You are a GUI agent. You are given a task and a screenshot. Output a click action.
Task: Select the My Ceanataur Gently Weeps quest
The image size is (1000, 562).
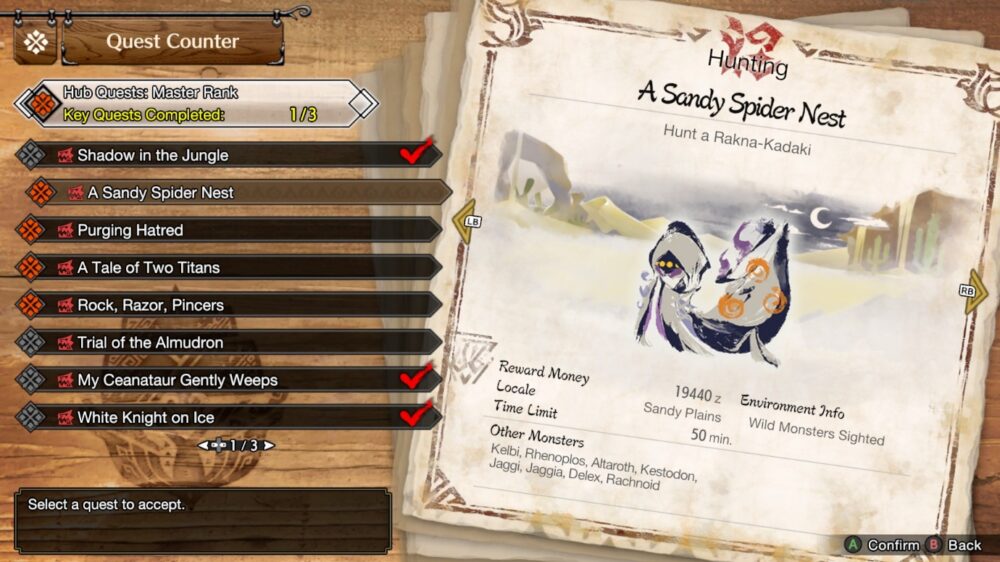(x=228, y=380)
